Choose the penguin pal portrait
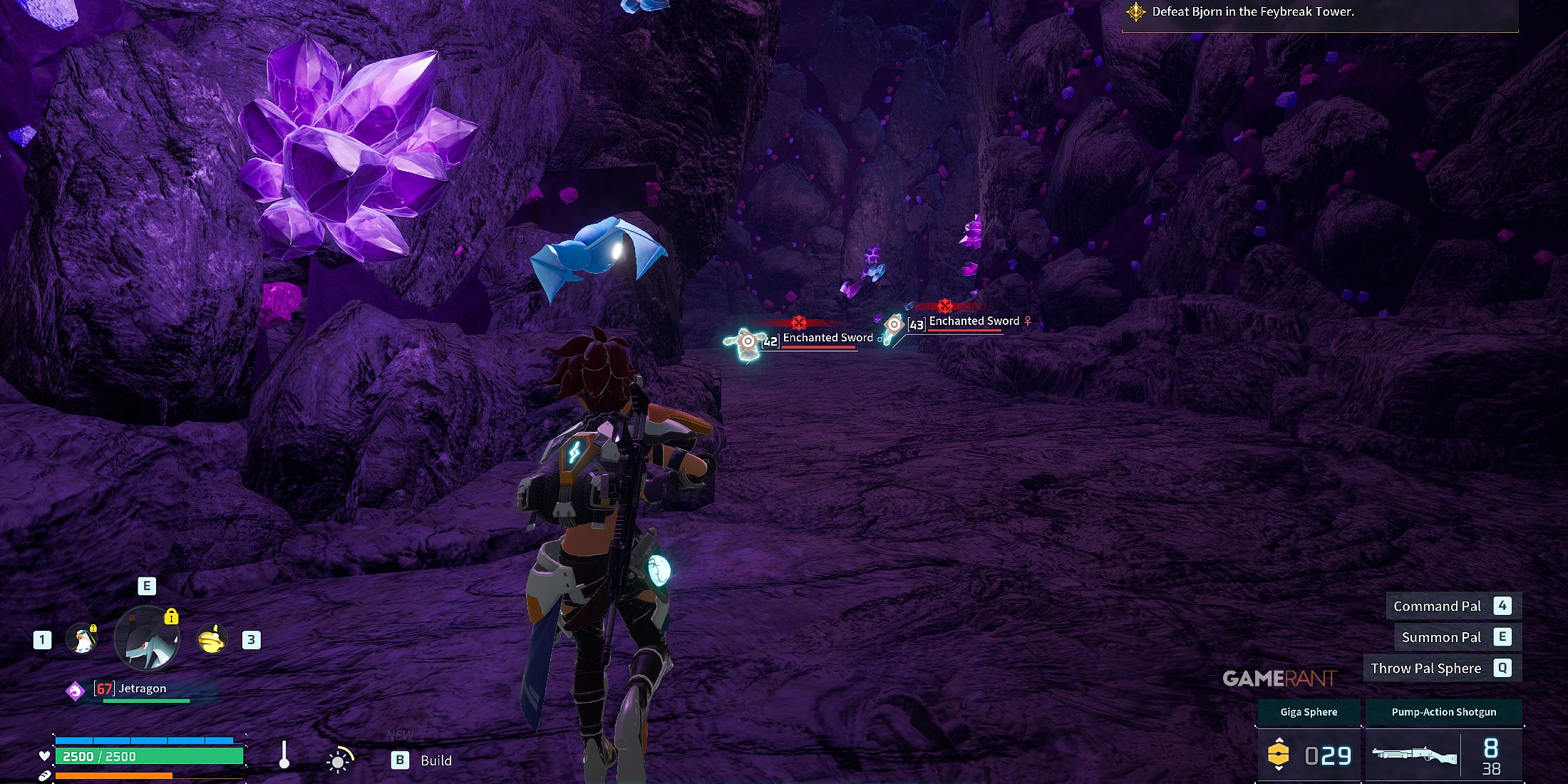The width and height of the screenshot is (1568, 784). pos(82,639)
